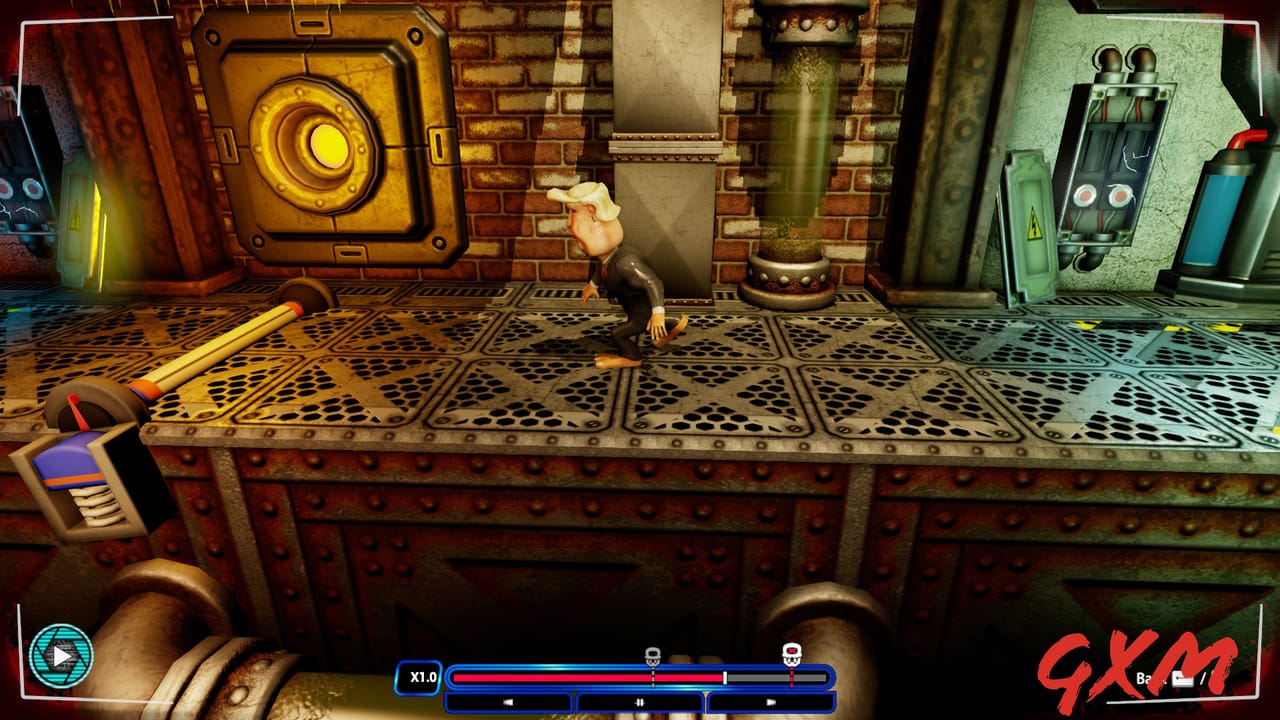Jump to the red skull timeline marker

[x=791, y=655]
